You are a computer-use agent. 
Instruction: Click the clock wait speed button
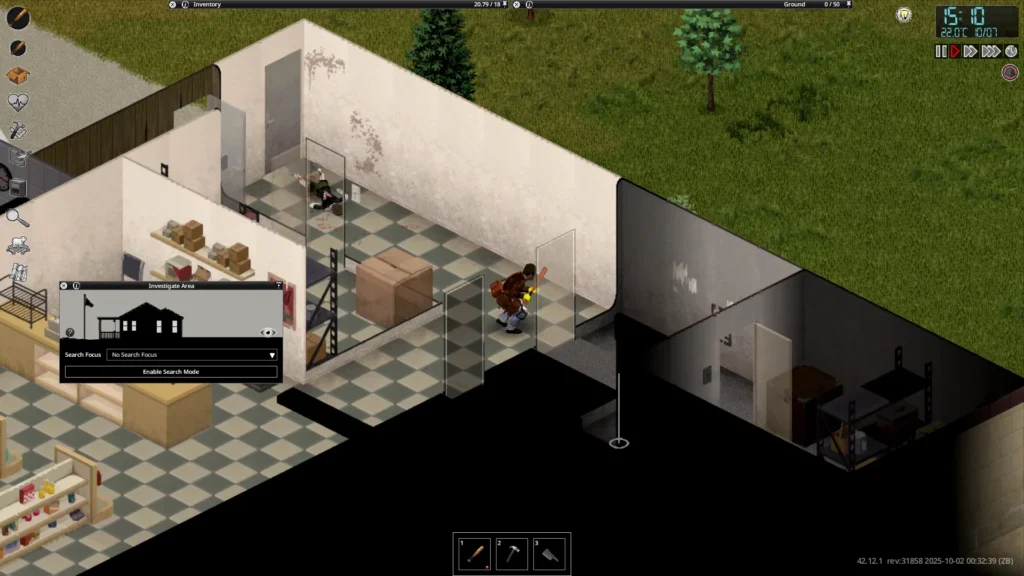[x=1009, y=51]
